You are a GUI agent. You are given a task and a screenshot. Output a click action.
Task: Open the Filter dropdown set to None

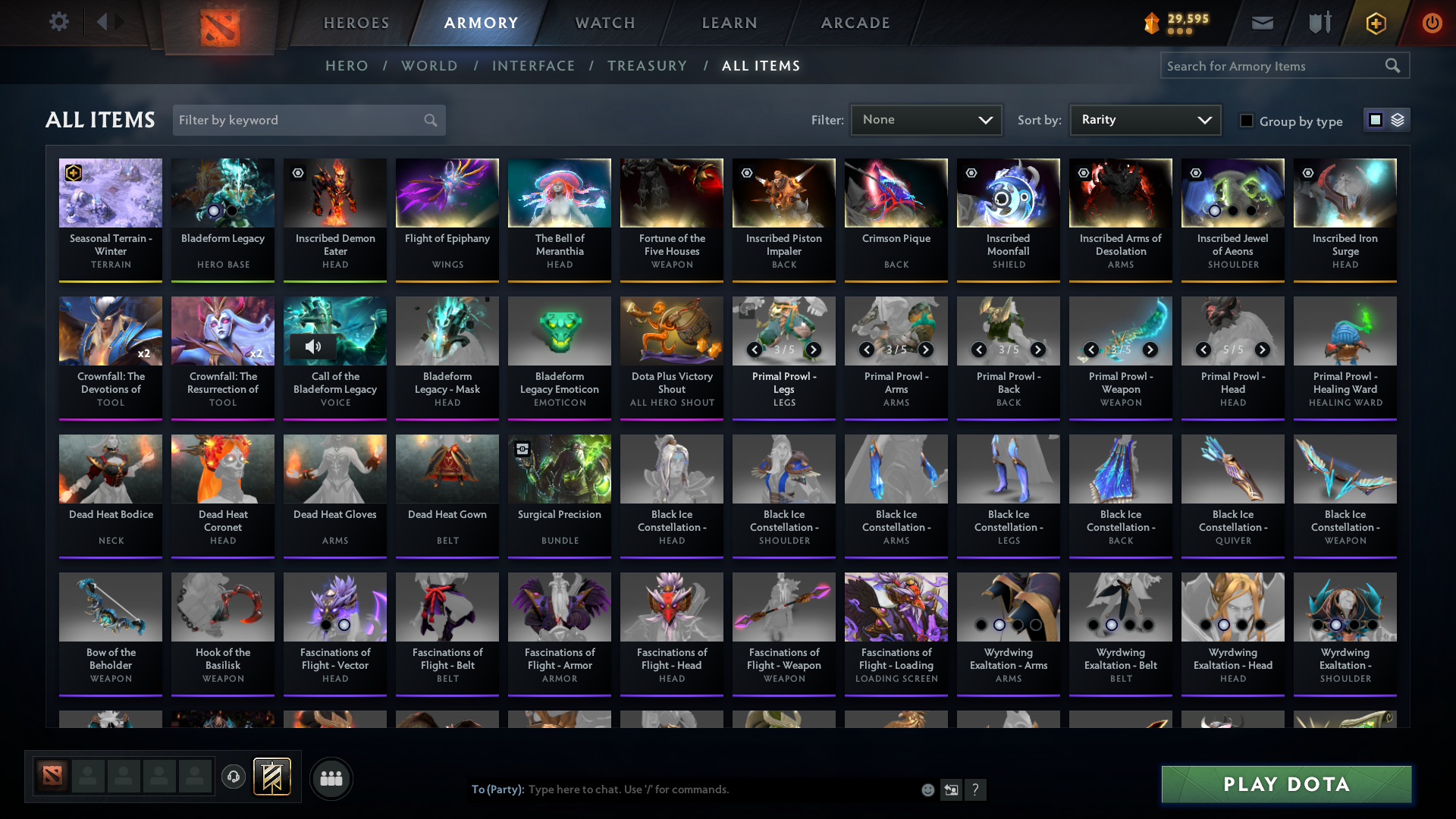925,119
